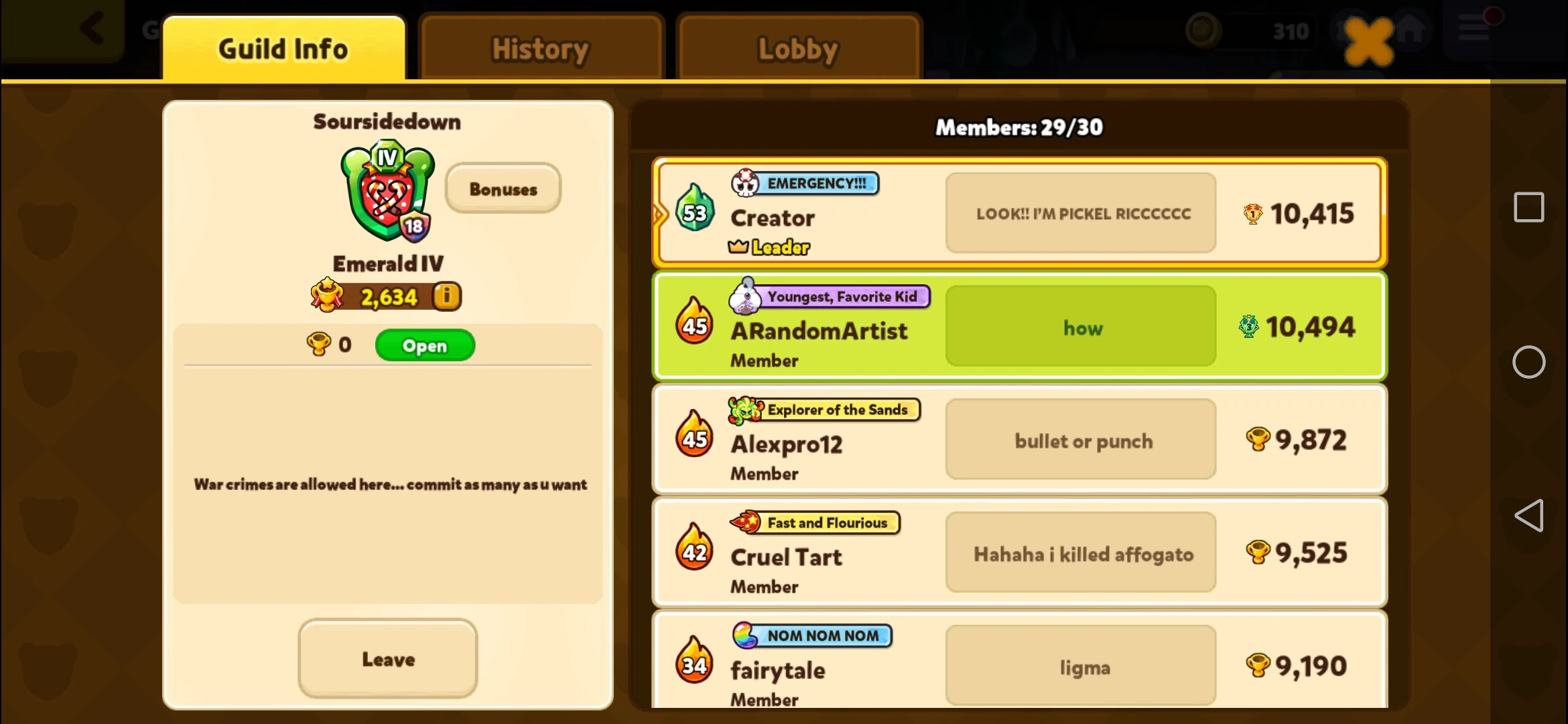Open the Lobby tab
Screen dimensions: 1568x724
point(798,48)
